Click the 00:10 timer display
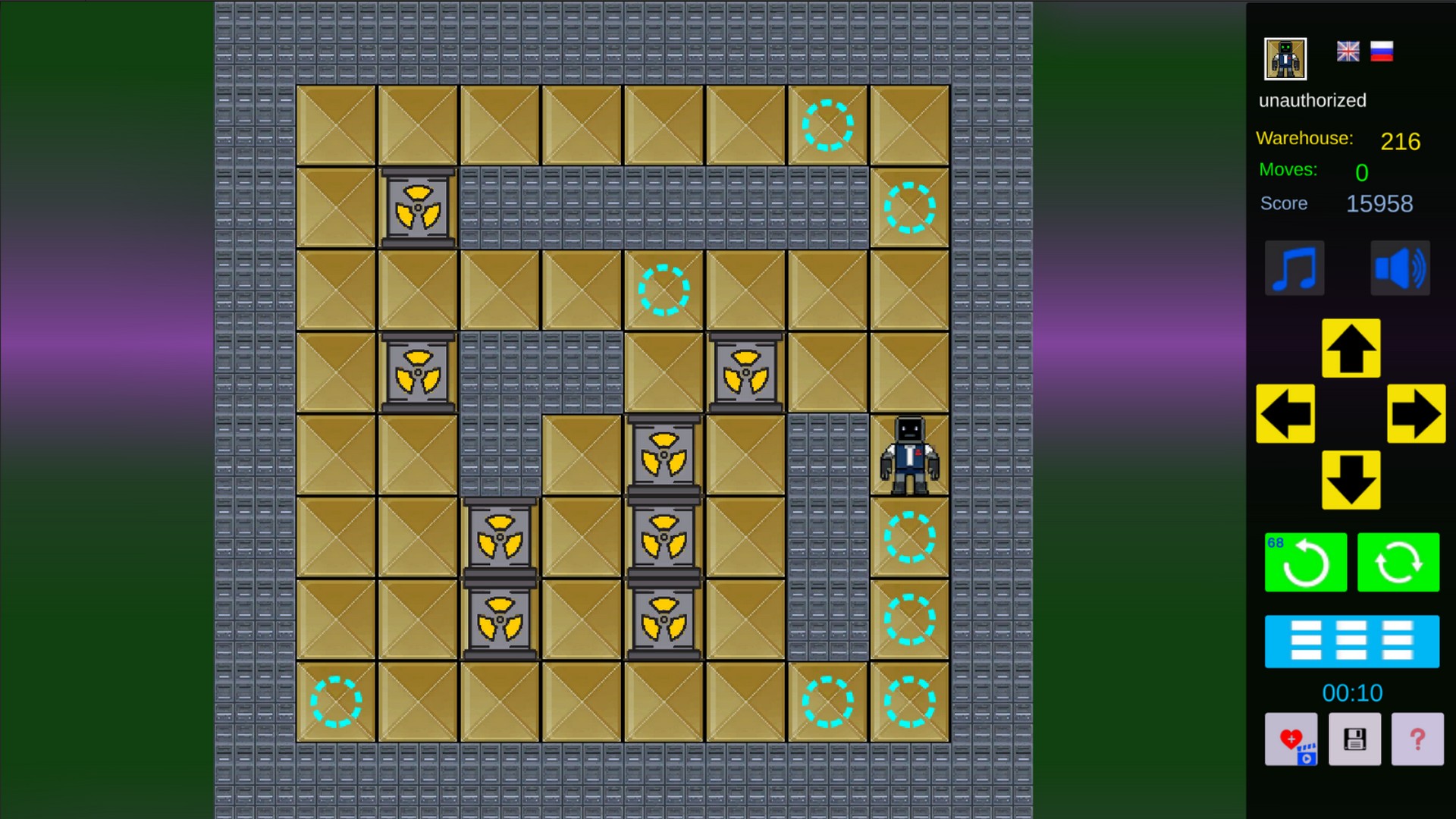Screen dimensions: 1456x819 (1354, 692)
